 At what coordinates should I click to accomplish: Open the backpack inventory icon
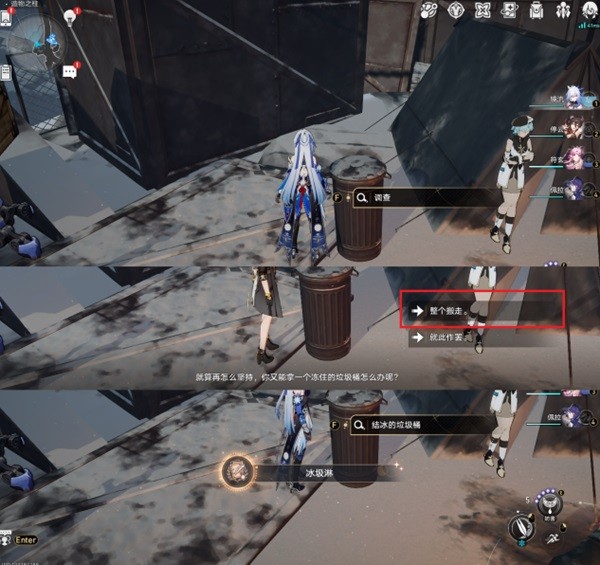tap(536, 11)
